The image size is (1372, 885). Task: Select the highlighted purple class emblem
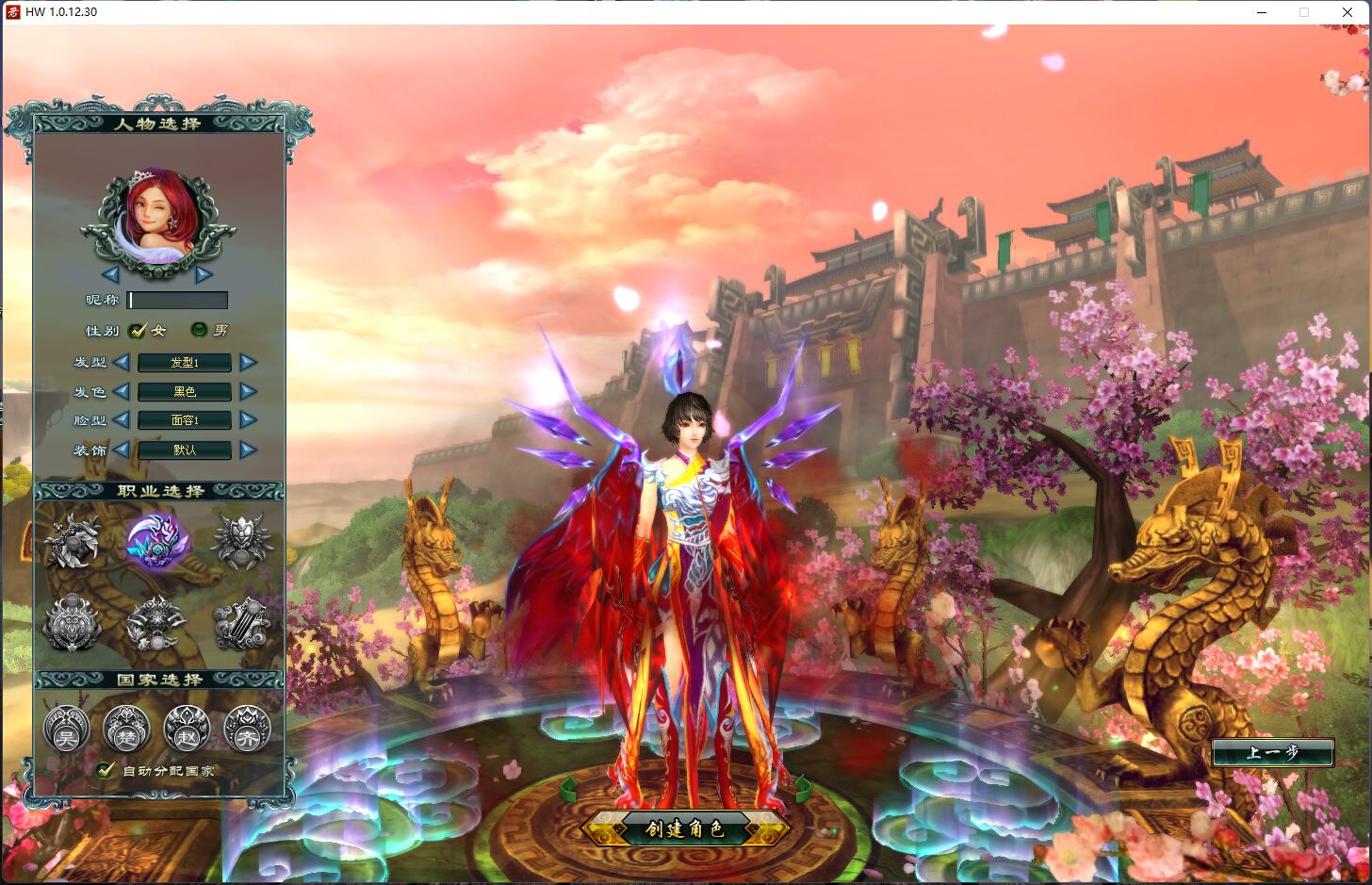point(157,541)
